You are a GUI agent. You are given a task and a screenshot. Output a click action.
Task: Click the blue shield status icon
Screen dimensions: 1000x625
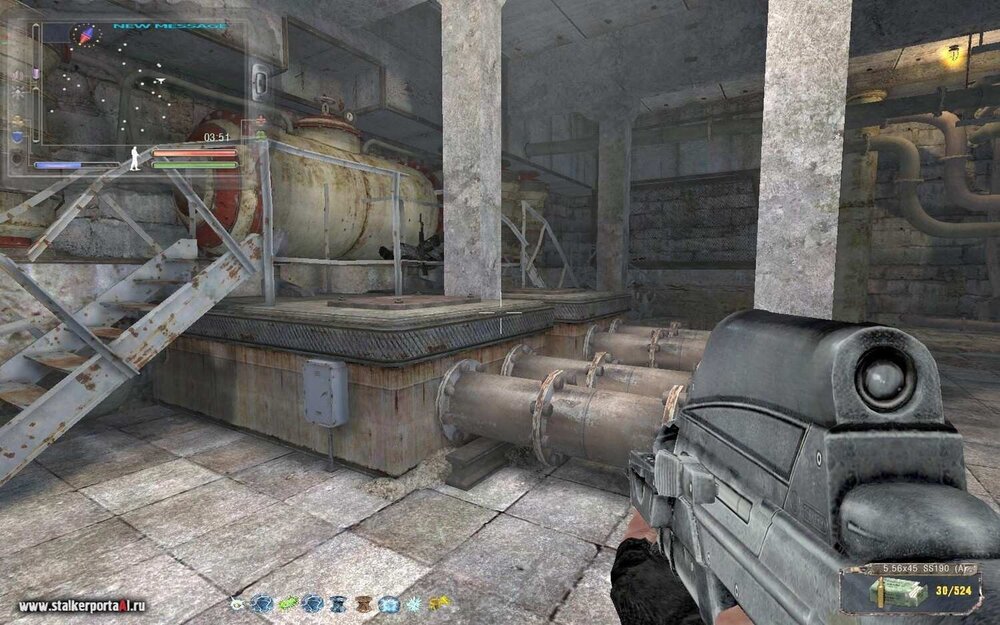[x=17, y=137]
